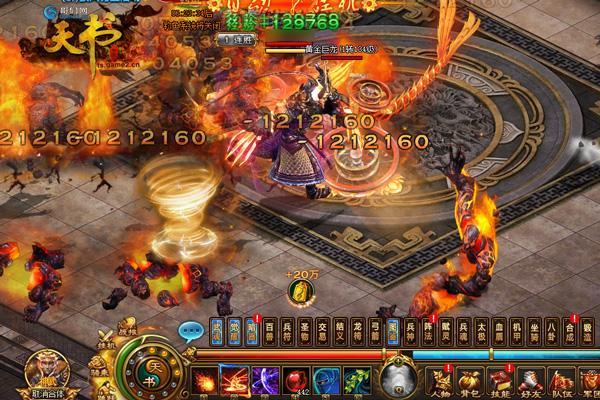Open the 背包 bag inventory

467,381
